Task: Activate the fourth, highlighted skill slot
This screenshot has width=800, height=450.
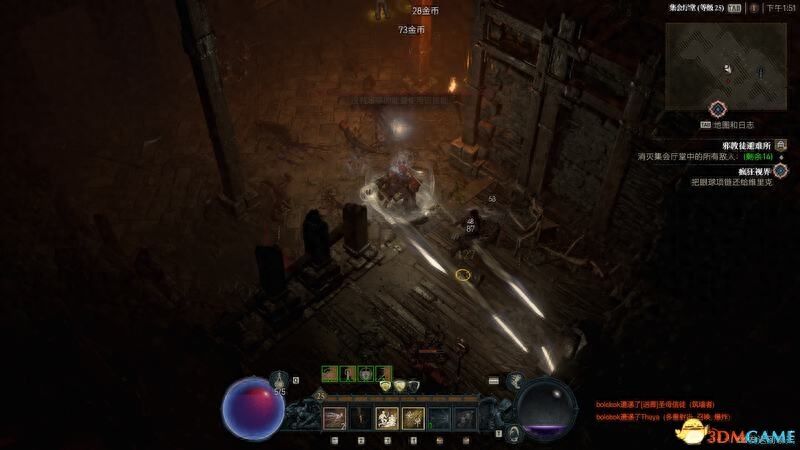Action: point(413,418)
